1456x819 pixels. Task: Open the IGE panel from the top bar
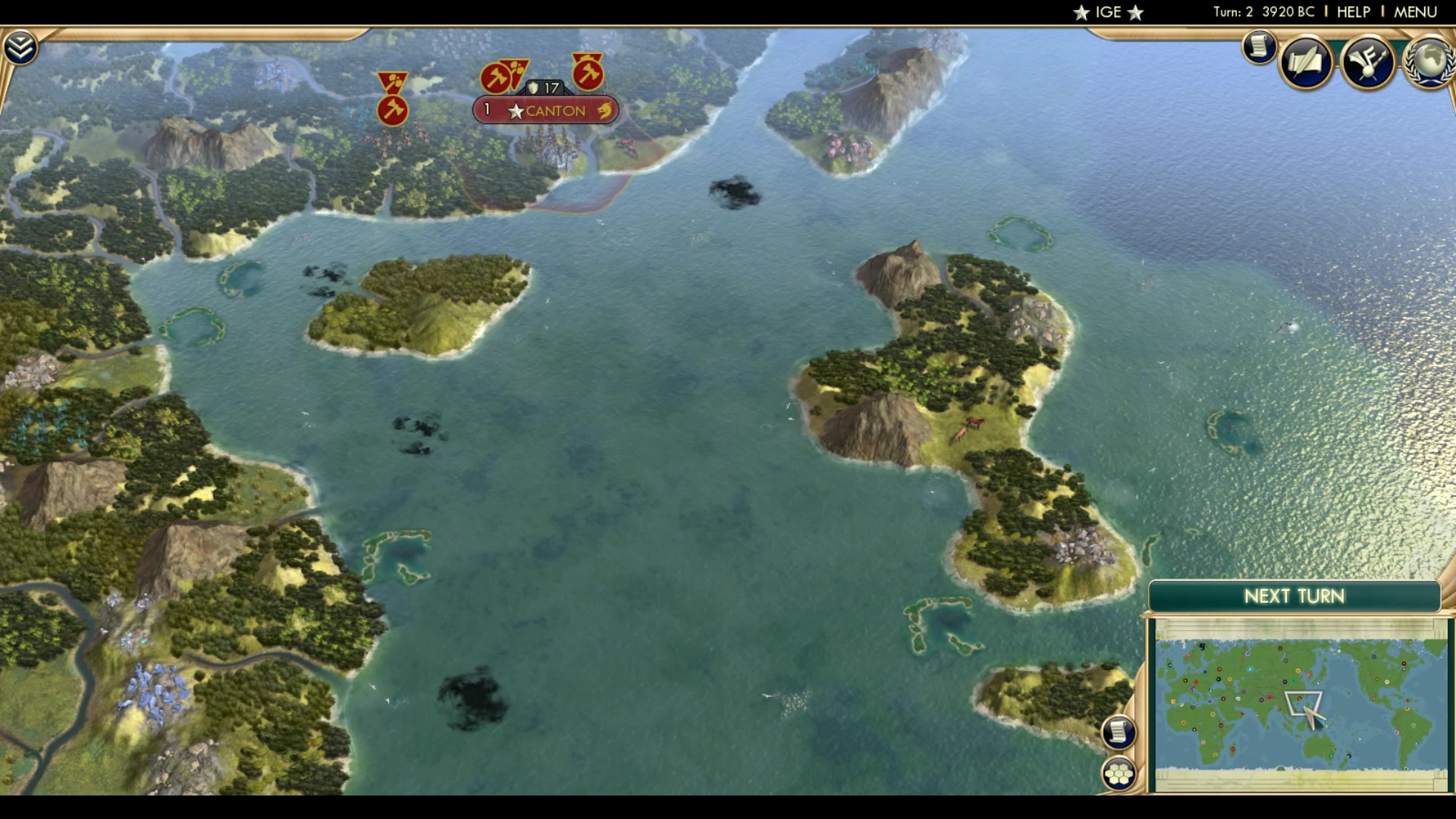[1106, 11]
